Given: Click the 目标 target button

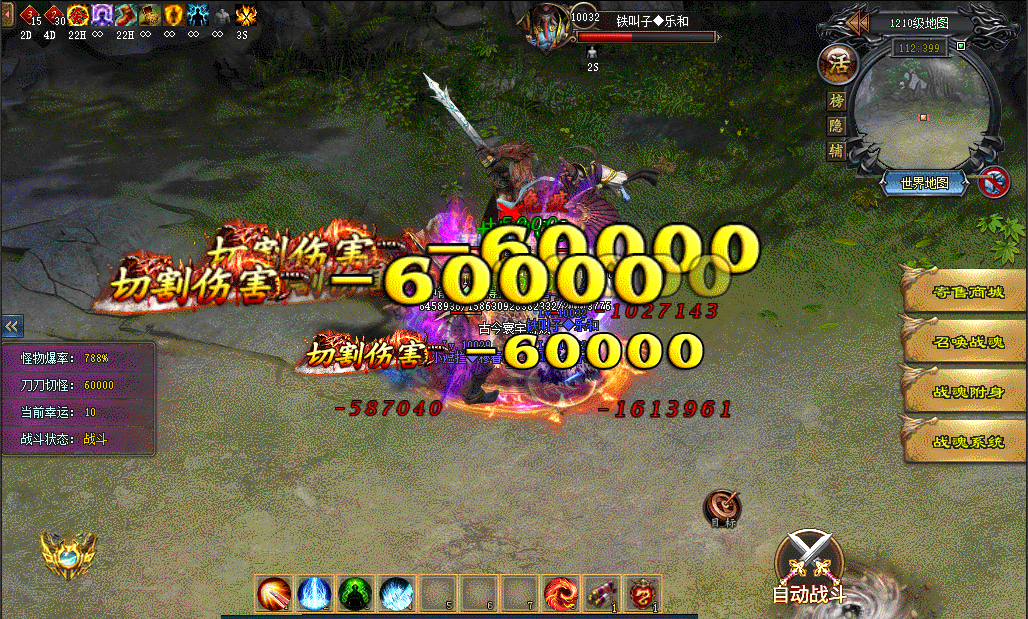Looking at the screenshot, I should pos(722,507).
